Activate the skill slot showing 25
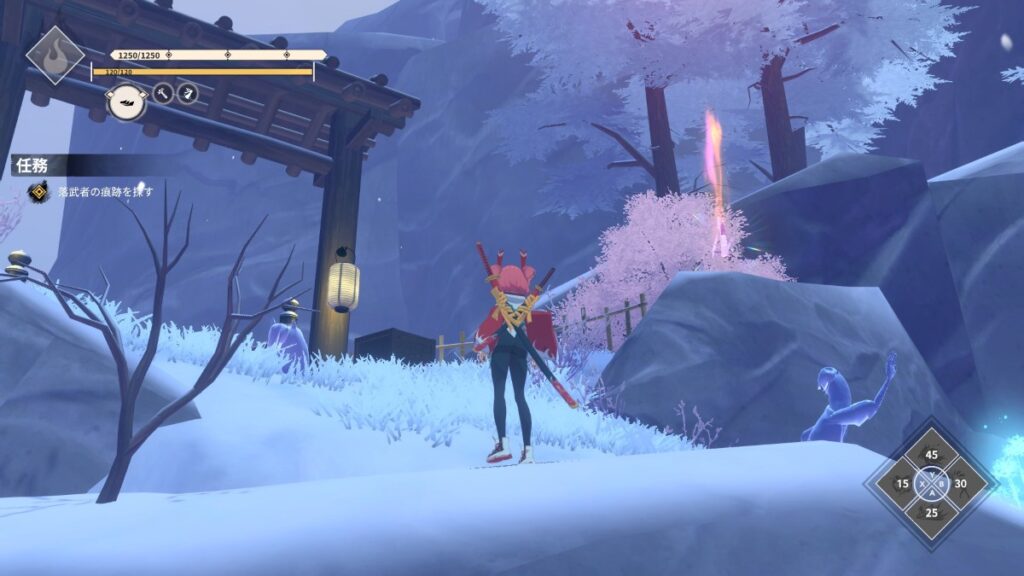The image size is (1024, 576). click(931, 512)
